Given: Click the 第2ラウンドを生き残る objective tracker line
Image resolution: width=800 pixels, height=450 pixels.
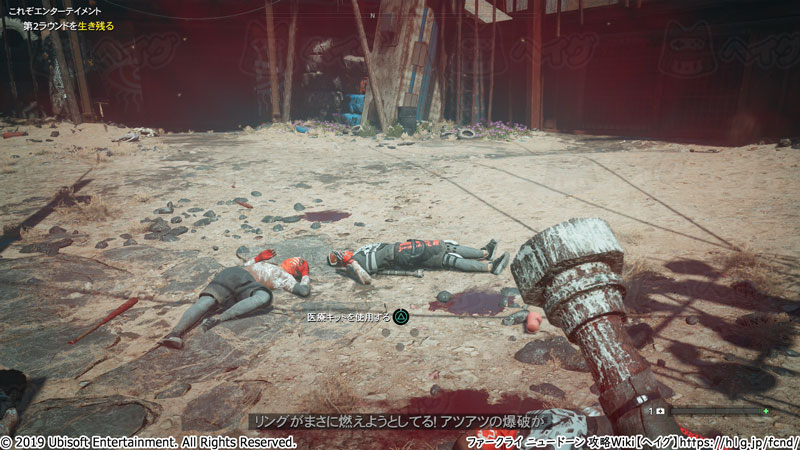Looking at the screenshot, I should click(67, 24).
